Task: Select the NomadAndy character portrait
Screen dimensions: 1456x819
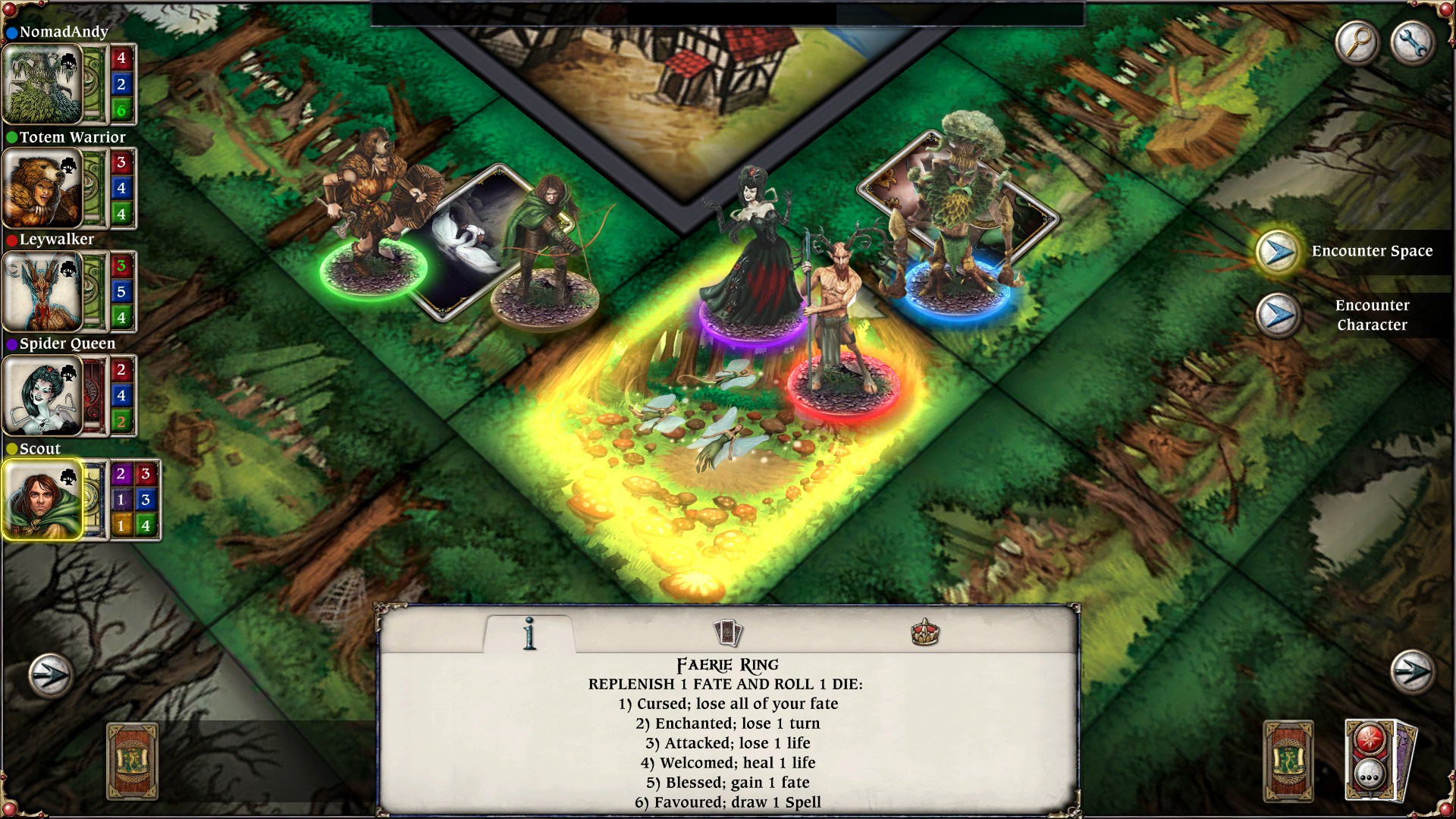Action: pyautogui.click(x=42, y=83)
